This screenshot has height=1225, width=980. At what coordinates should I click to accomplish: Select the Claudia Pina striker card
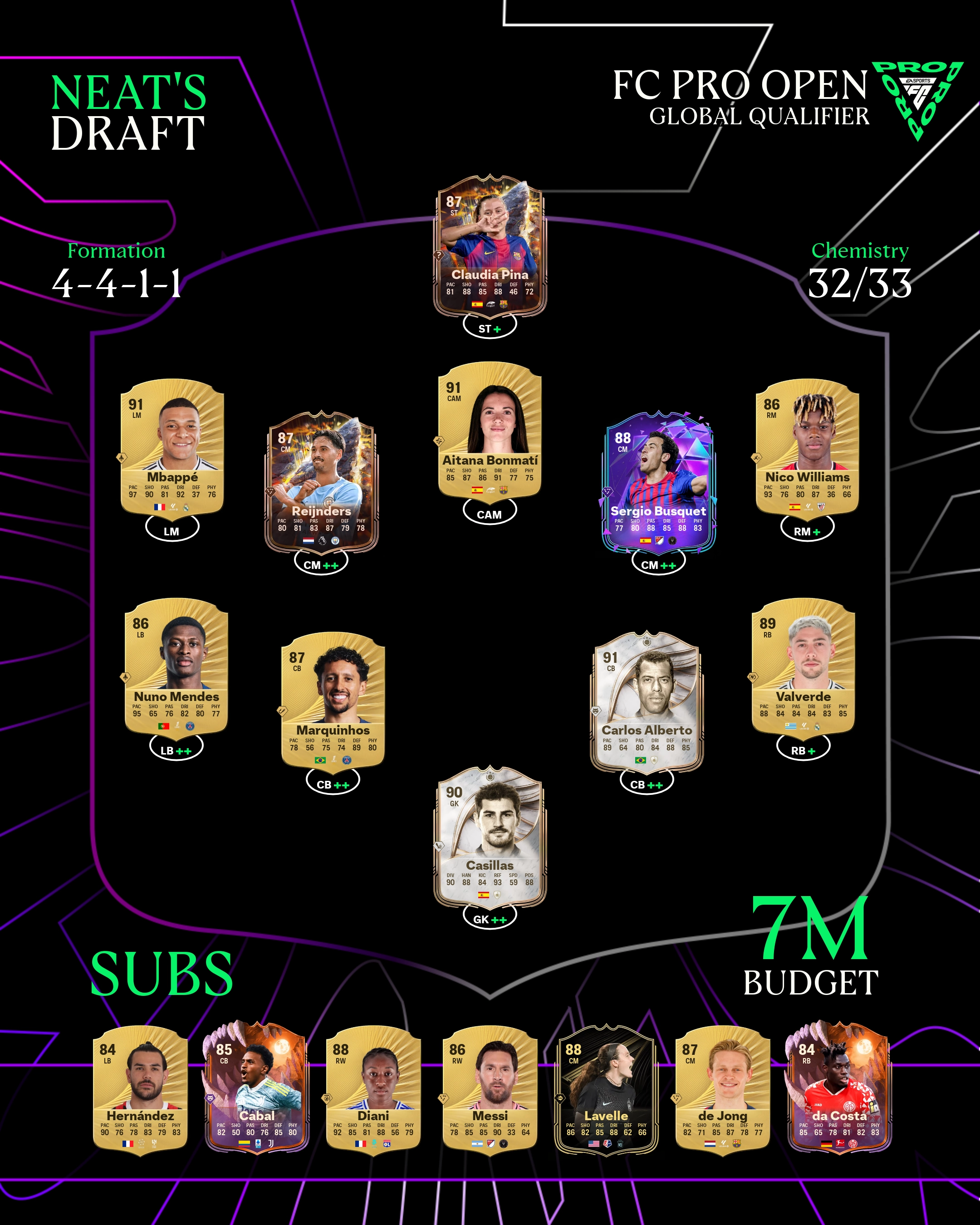pyautogui.click(x=490, y=247)
